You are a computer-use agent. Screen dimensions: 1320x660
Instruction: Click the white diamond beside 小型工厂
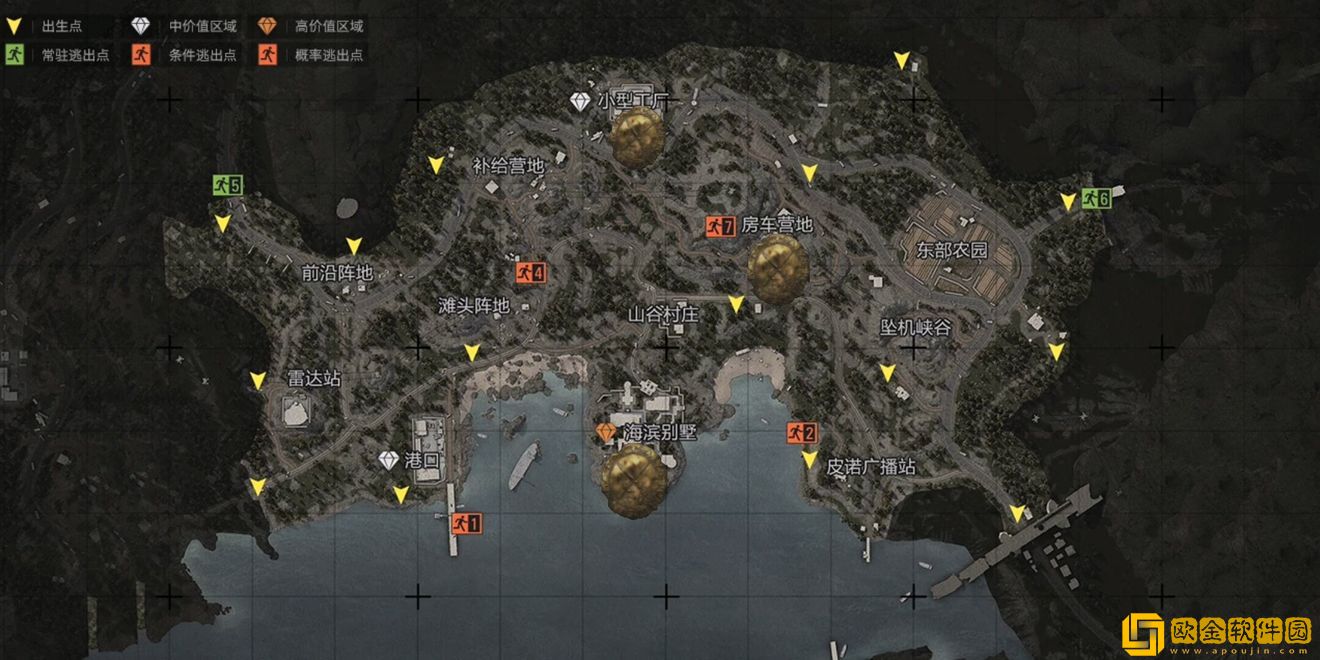581,101
